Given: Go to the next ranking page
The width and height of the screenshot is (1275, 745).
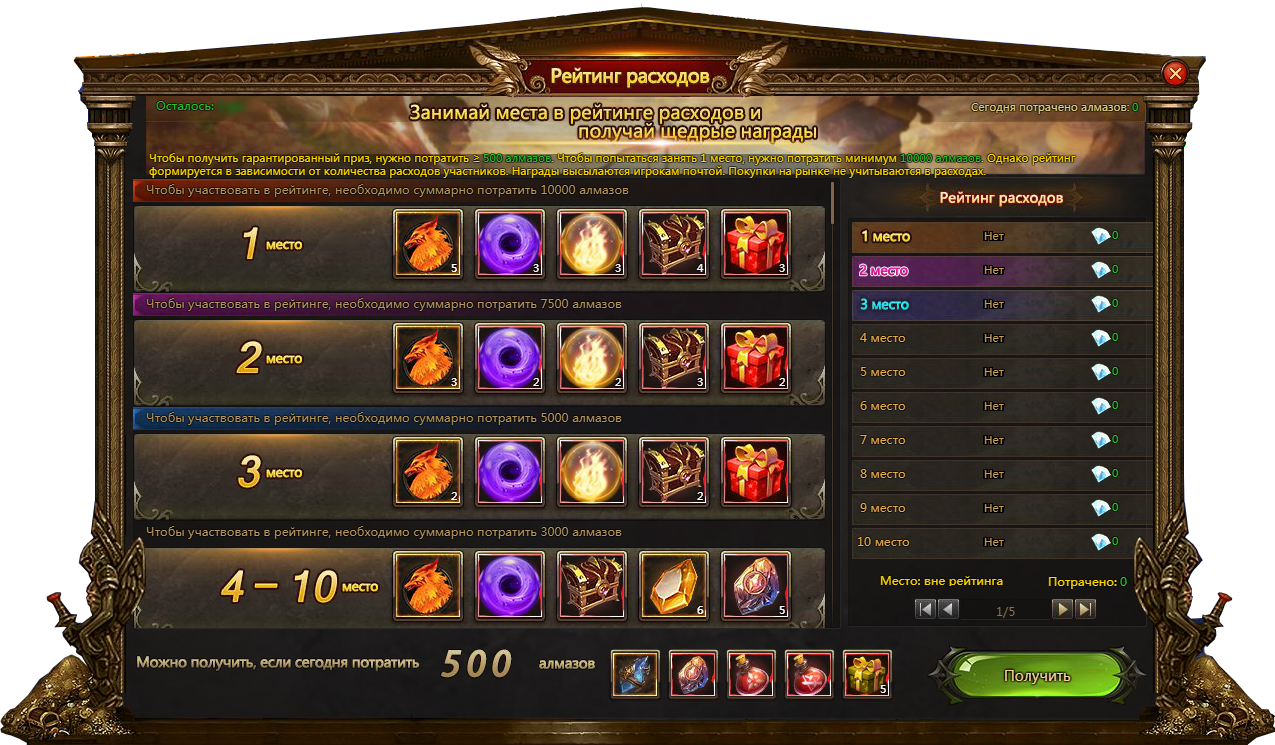Looking at the screenshot, I should 1062,609.
